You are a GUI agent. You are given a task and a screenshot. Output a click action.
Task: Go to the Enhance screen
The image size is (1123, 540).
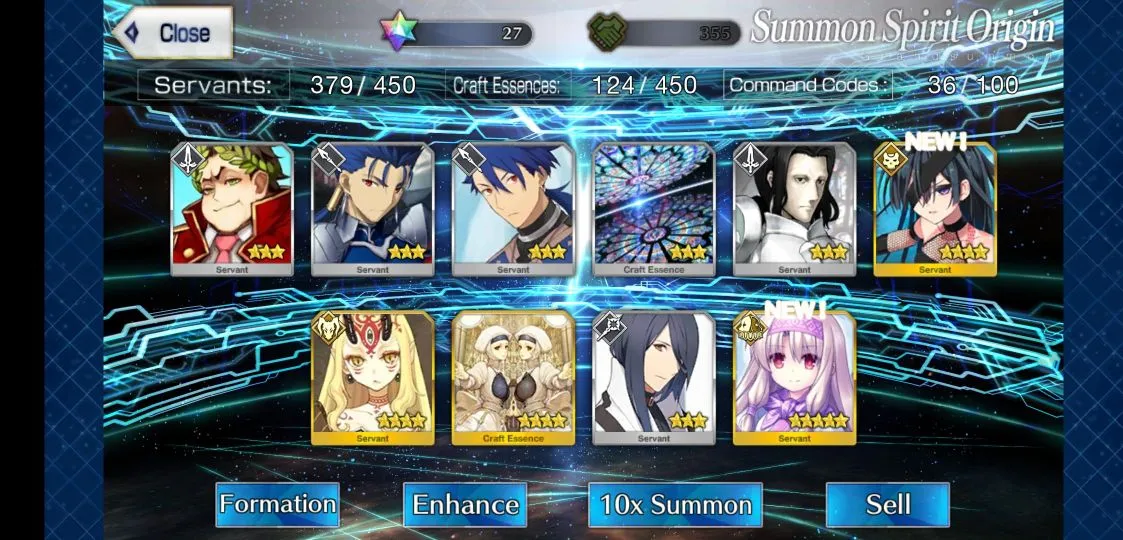tap(465, 504)
